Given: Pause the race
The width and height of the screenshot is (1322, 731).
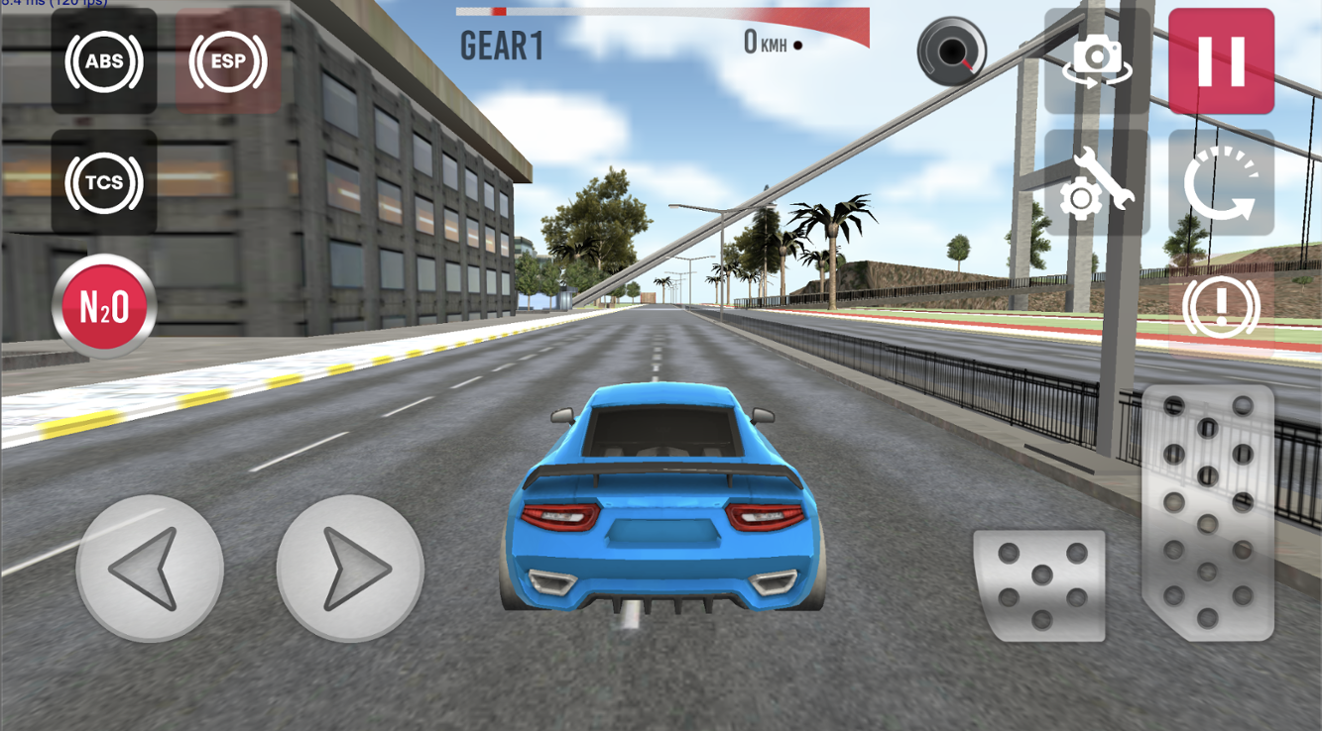Looking at the screenshot, I should click(x=1222, y=63).
